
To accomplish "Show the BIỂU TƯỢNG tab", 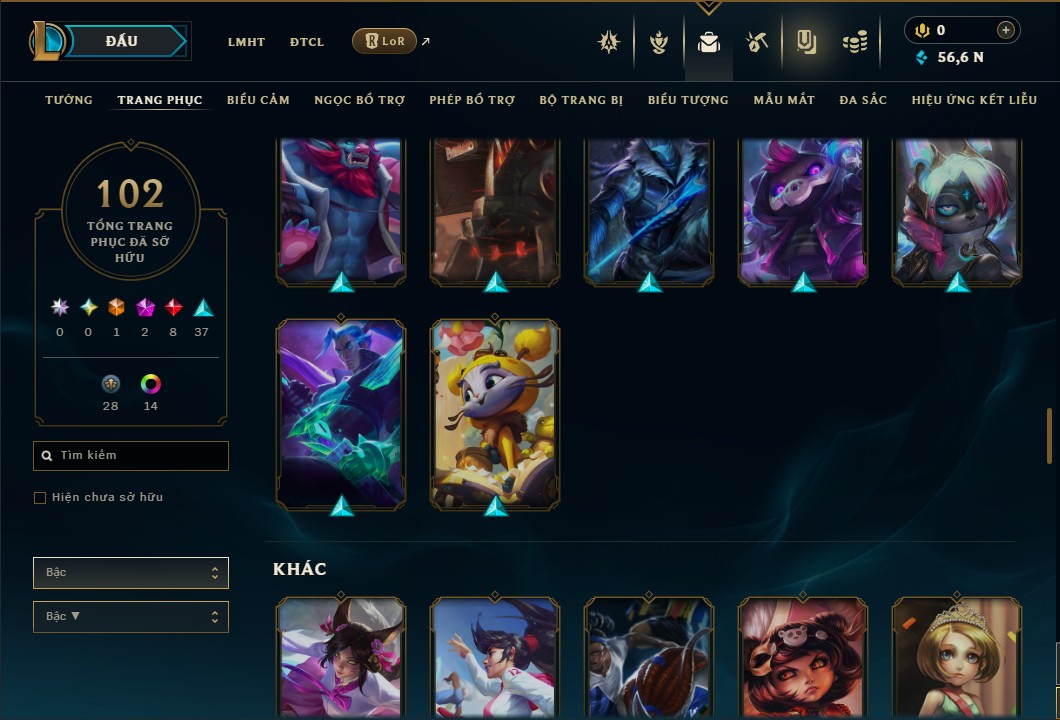I will (x=688, y=100).
